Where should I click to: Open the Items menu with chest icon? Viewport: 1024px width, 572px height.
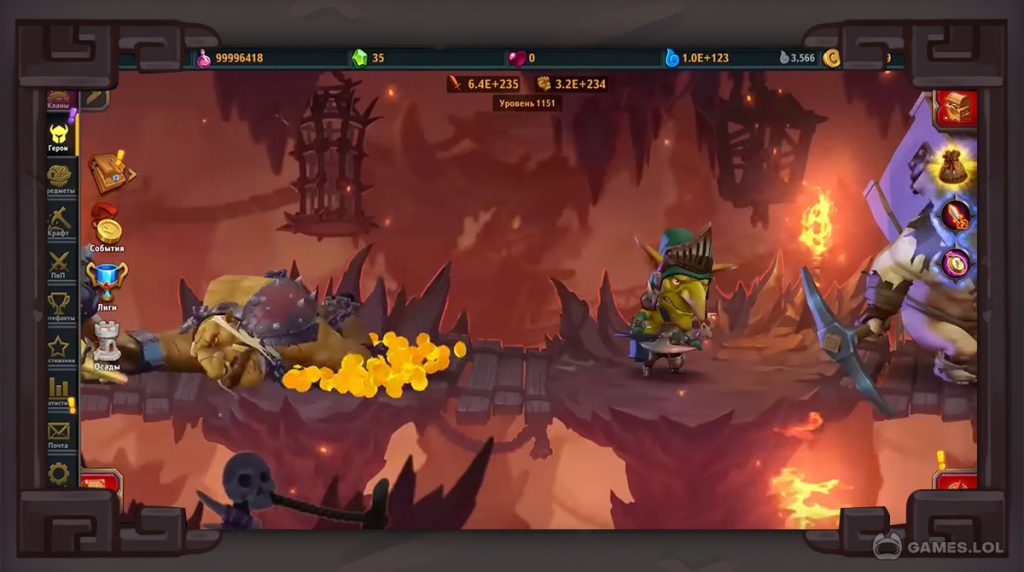[x=60, y=180]
